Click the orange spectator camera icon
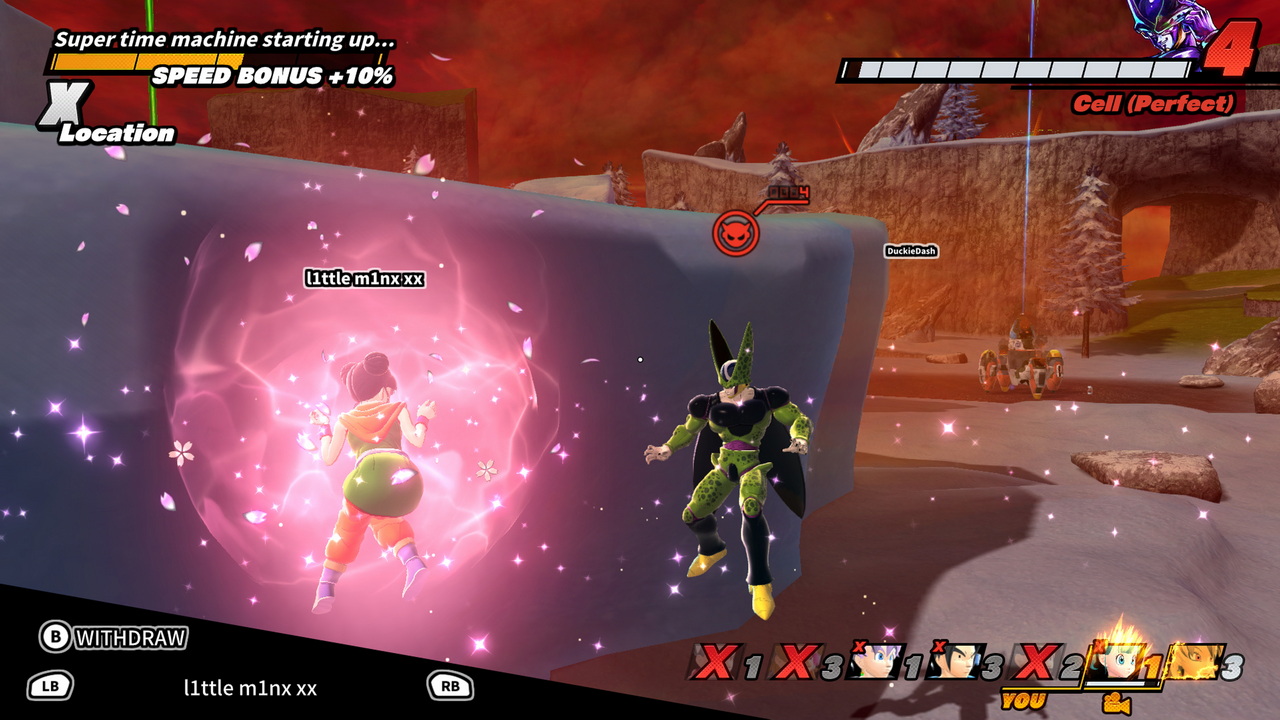The image size is (1280, 720). tap(1116, 704)
